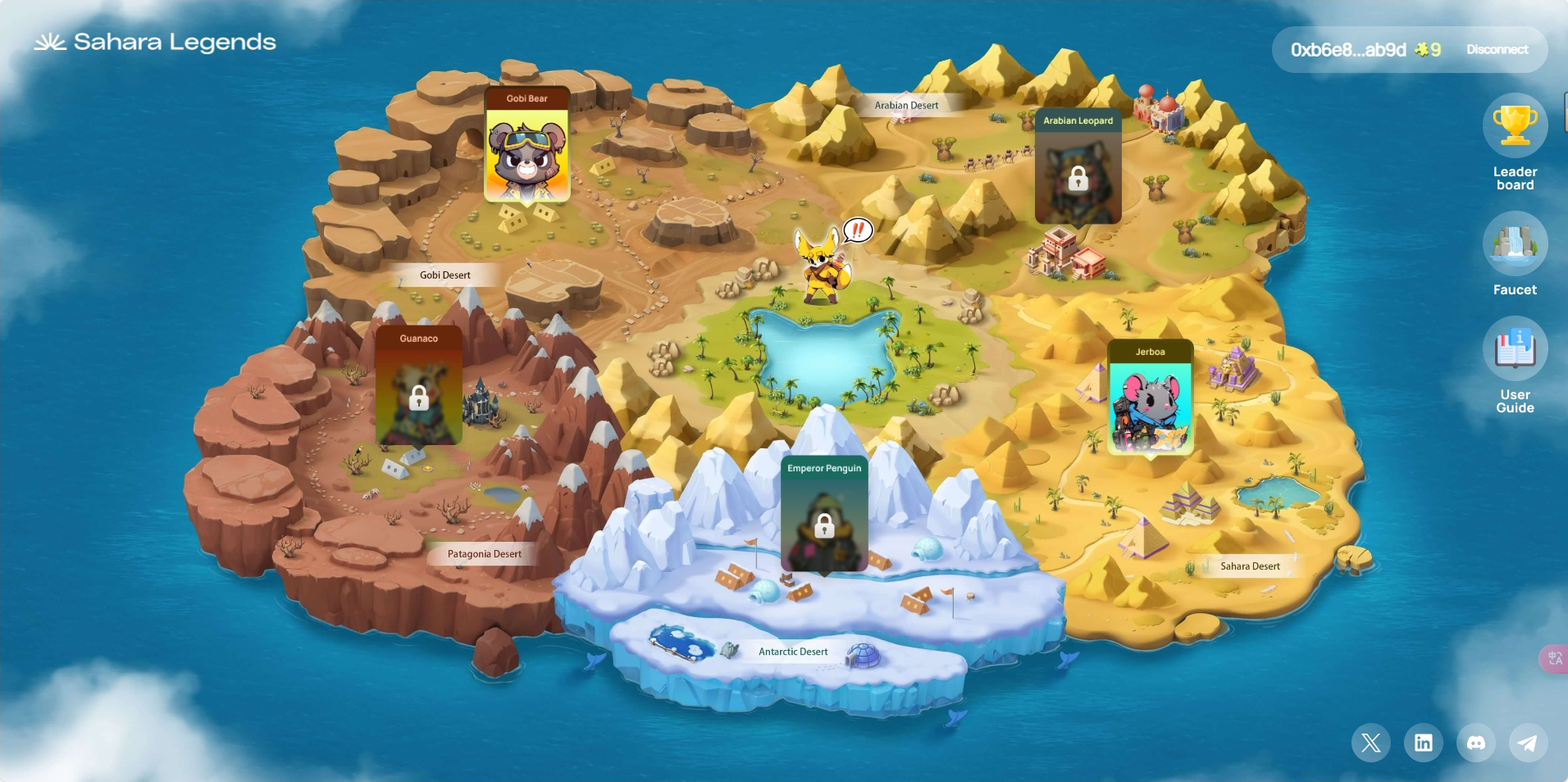Open the X (Twitter) social link
Screen dimensions: 1568x782
(x=1370, y=743)
